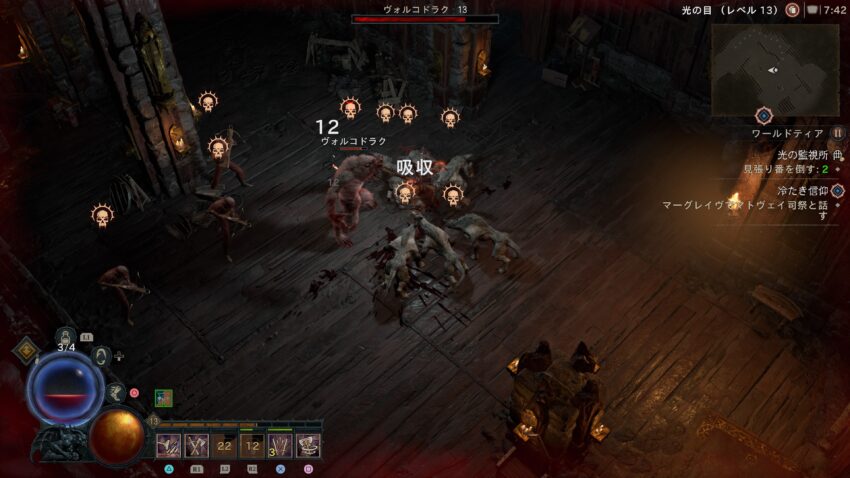Activate the first skill slot
Viewport: 850px width, 478px height.
point(168,445)
